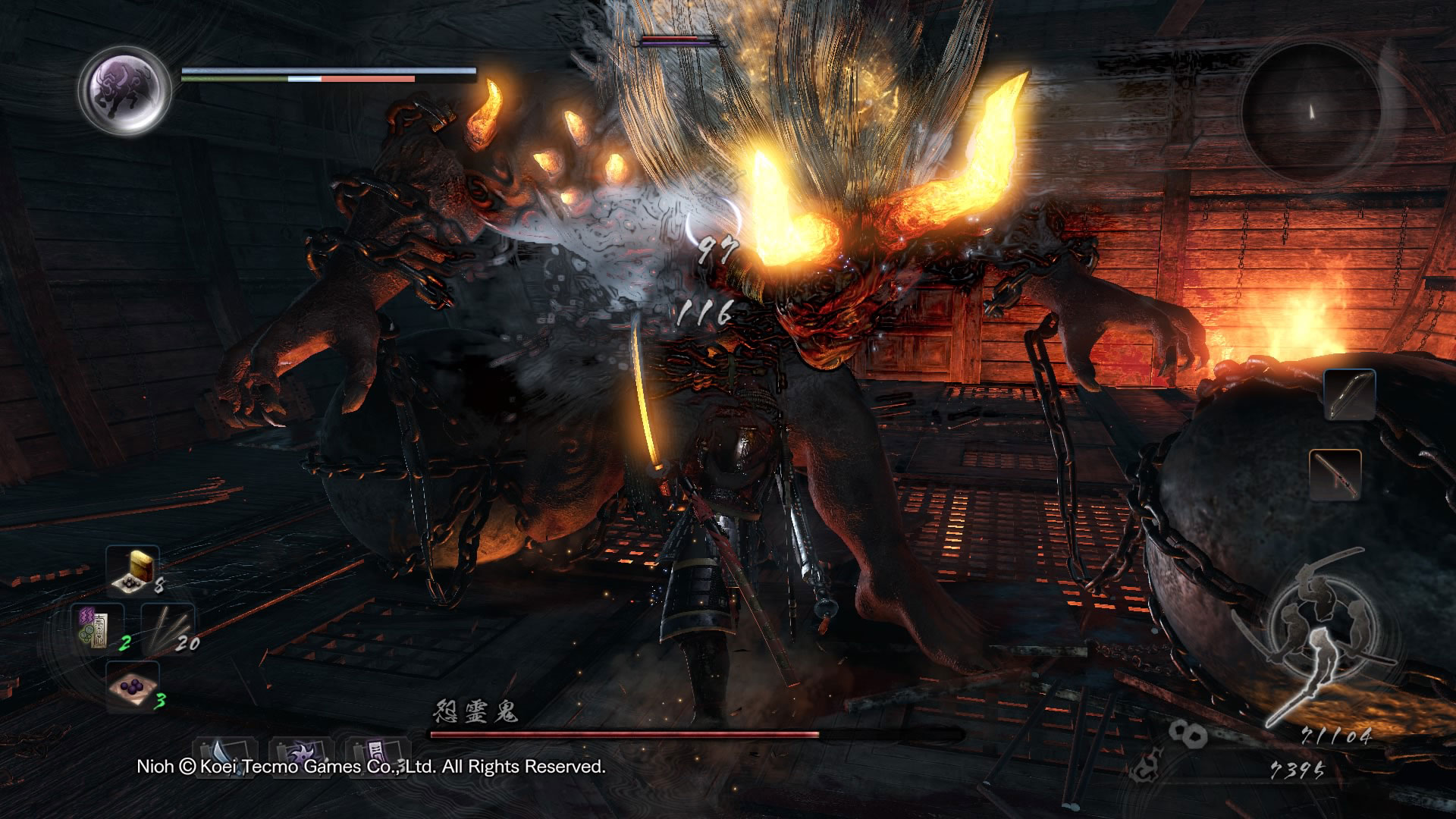Click the circular compass radar
Image resolution: width=1456 pixels, height=819 pixels.
(x=1310, y=111)
